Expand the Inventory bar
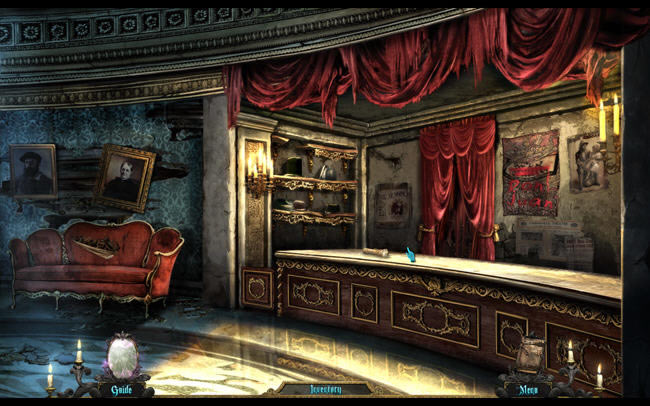 [x=325, y=389]
